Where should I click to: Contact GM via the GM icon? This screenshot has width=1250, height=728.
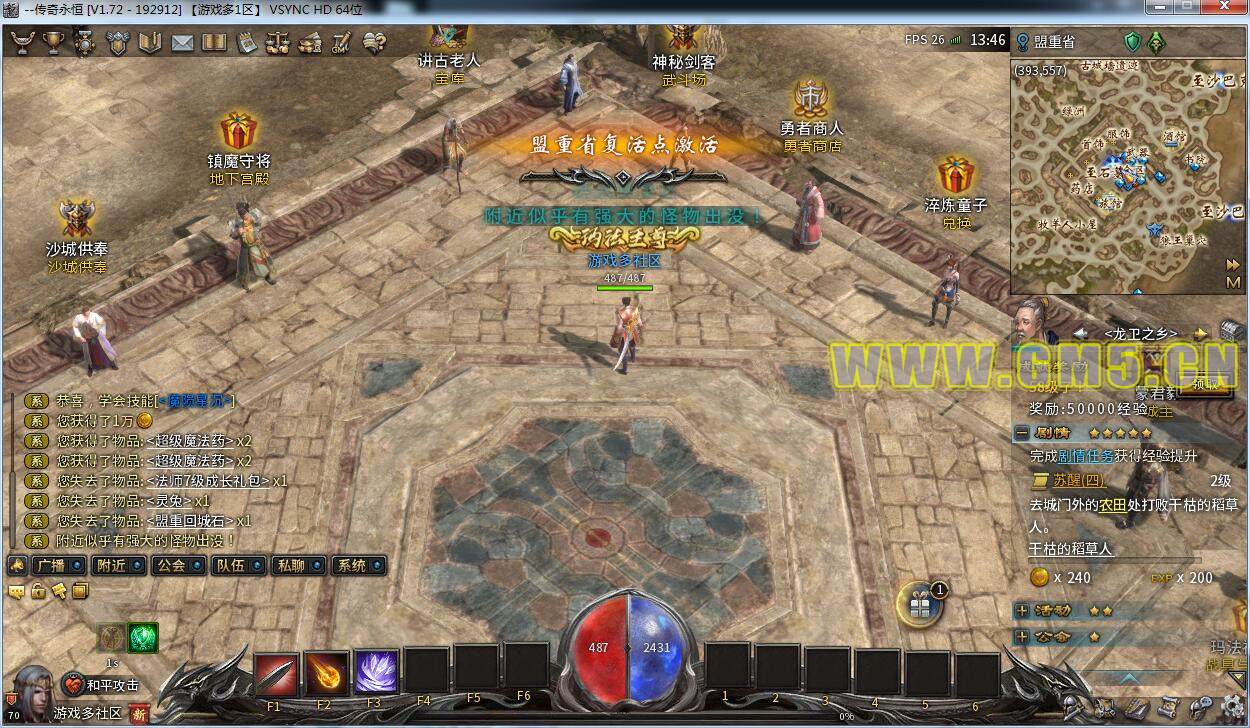pos(341,42)
